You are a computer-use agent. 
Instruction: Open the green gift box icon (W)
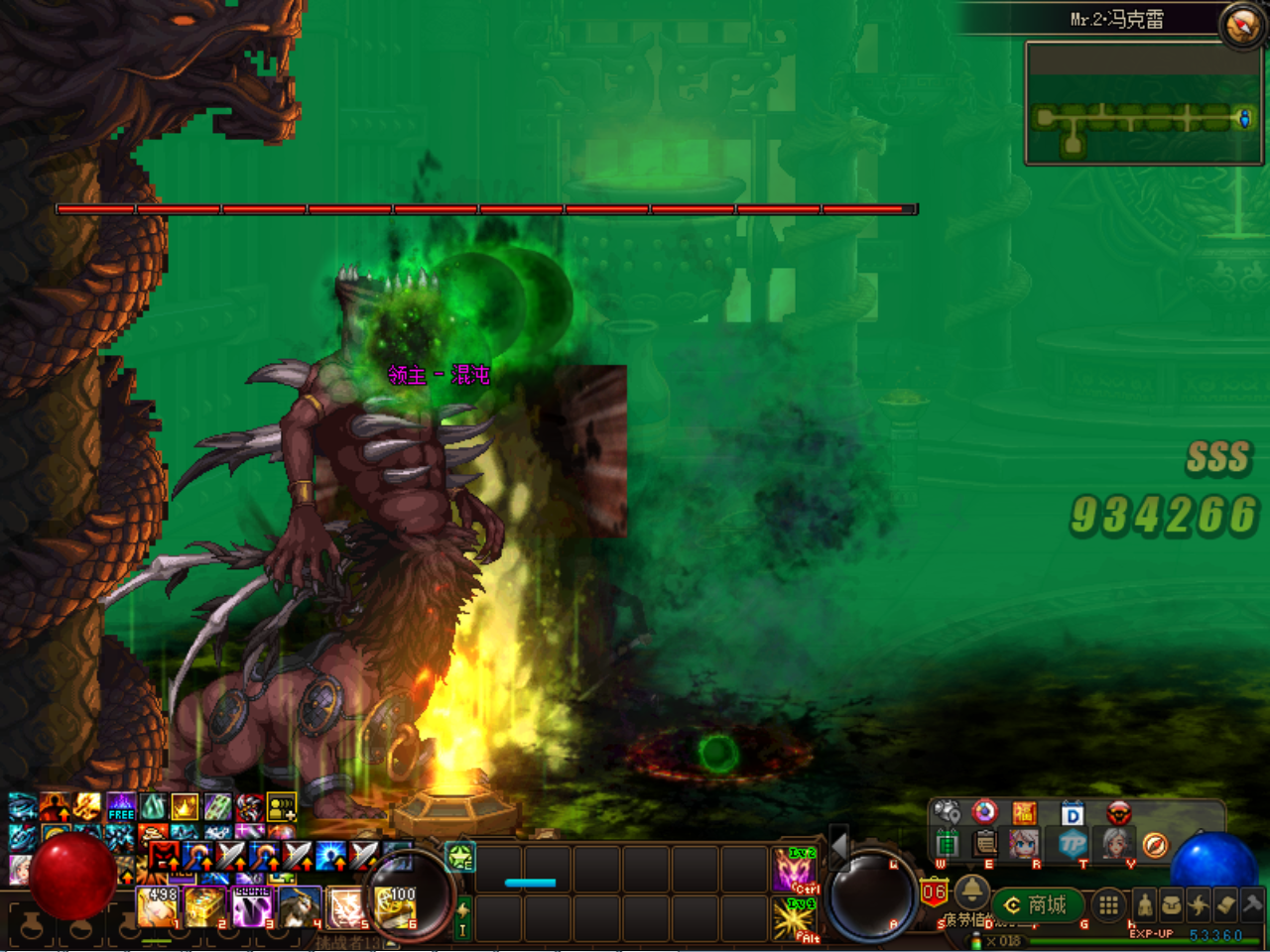coord(947,843)
